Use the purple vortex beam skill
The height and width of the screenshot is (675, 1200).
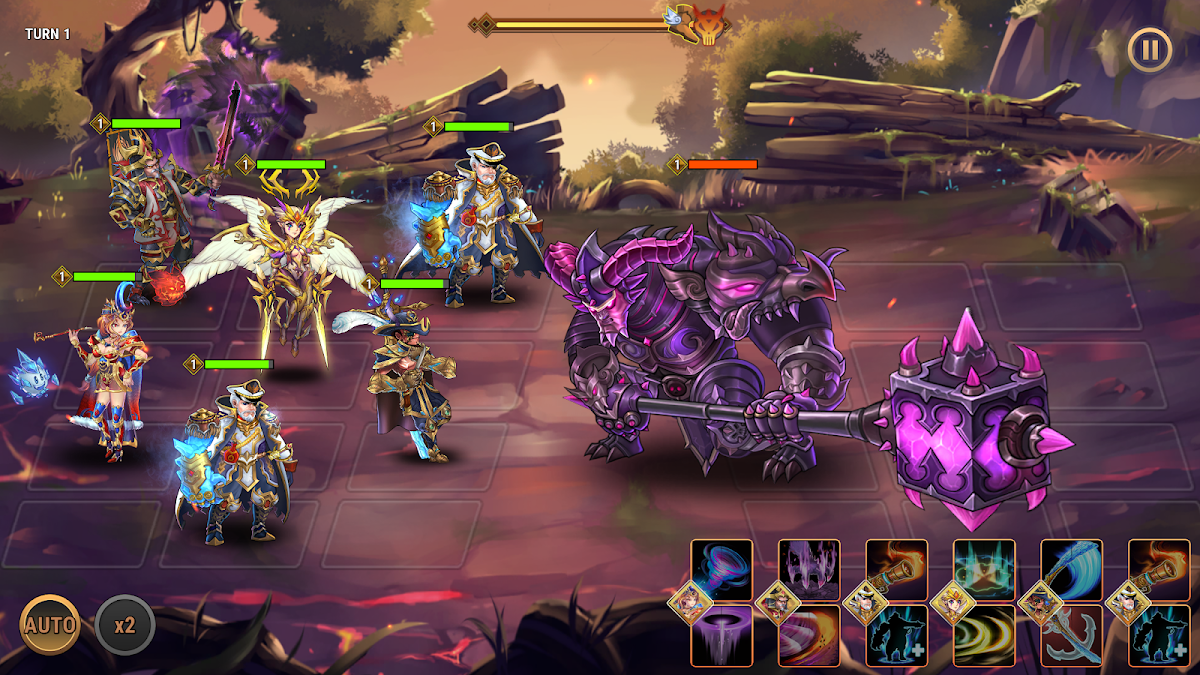coord(722,636)
